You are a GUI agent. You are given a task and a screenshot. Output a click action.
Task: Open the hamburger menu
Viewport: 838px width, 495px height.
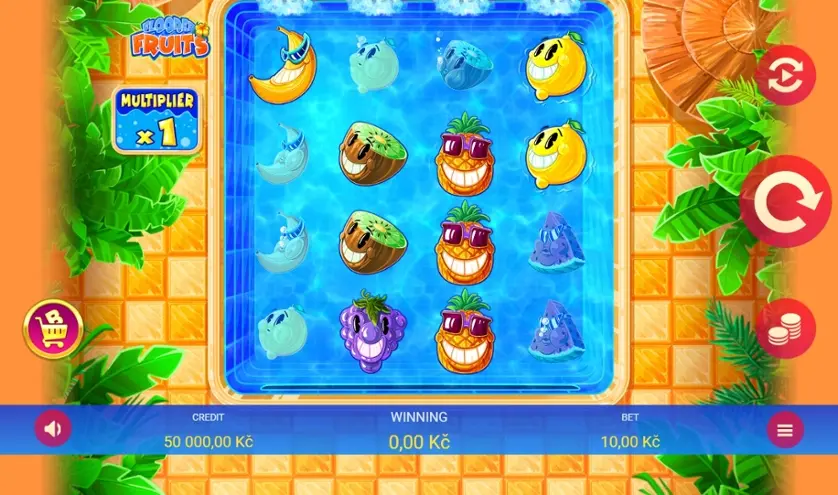(785, 430)
